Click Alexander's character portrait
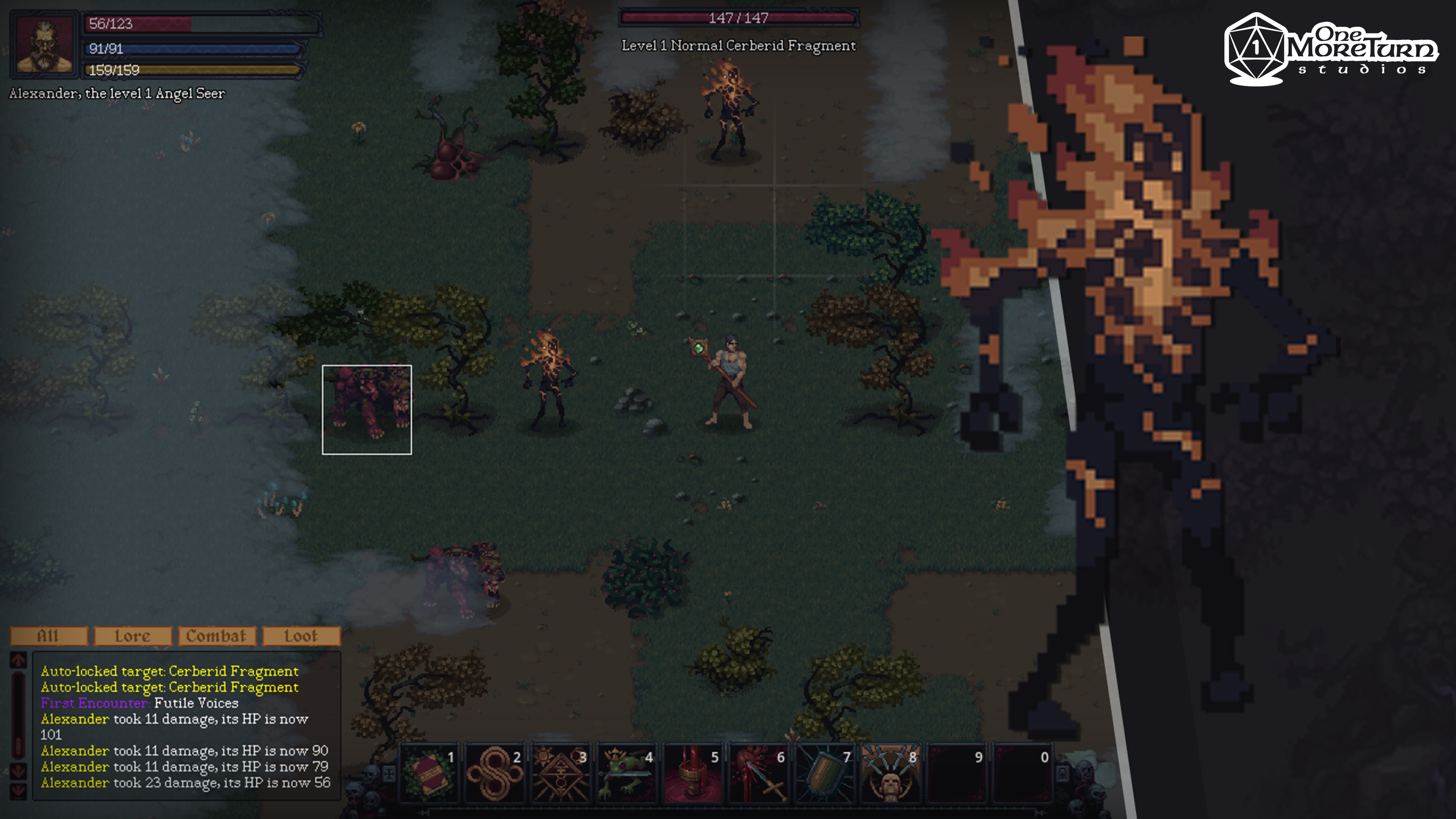1456x819 pixels. click(x=45, y=44)
